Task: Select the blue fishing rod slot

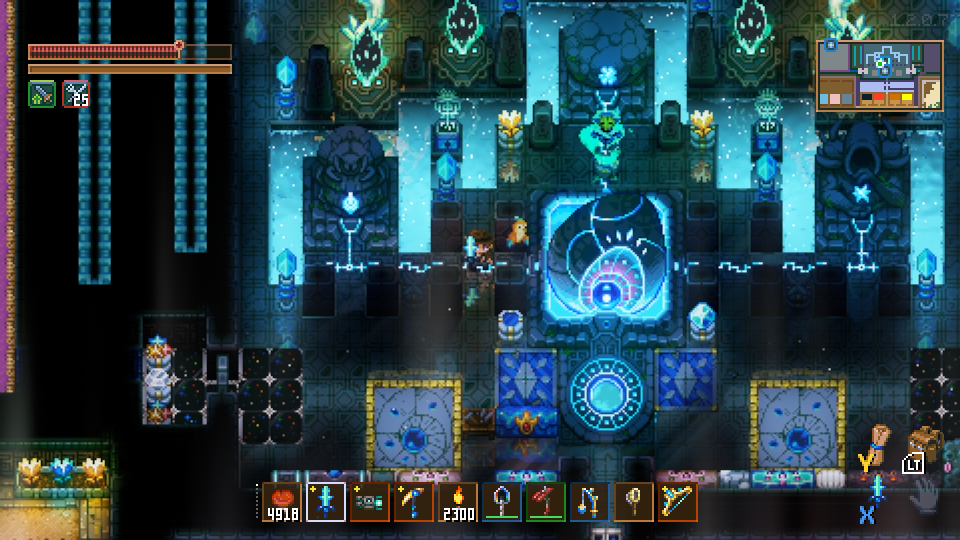Action: point(589,502)
